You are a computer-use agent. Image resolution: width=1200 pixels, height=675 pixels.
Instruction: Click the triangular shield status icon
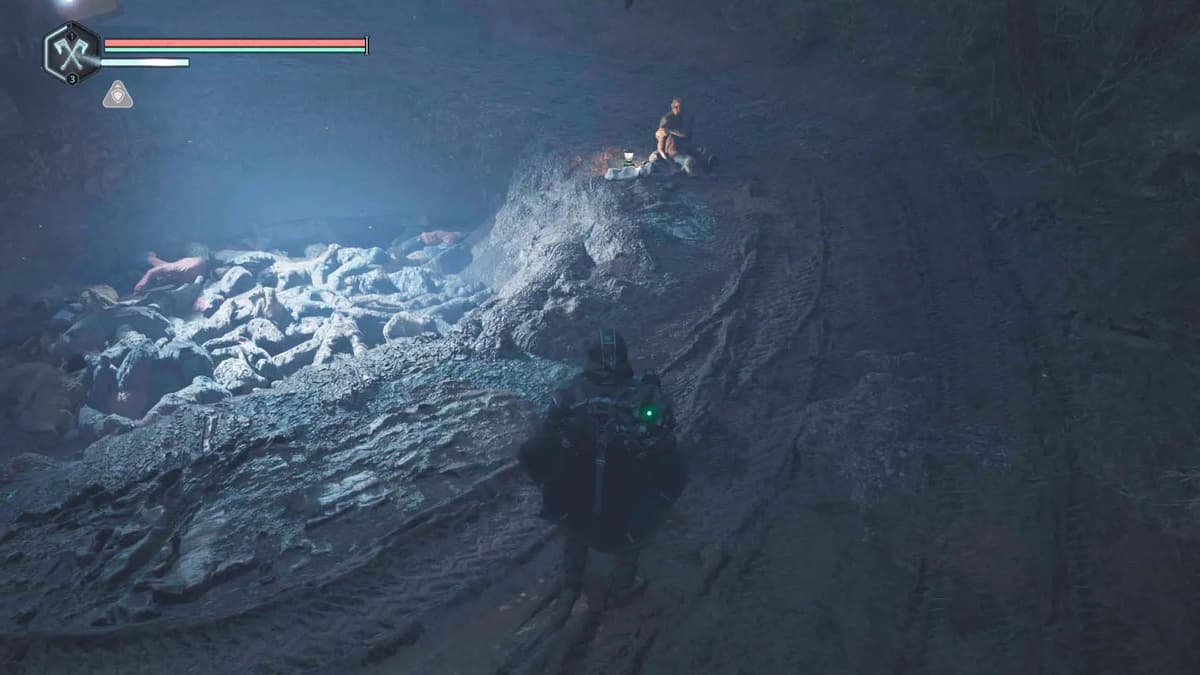118,95
